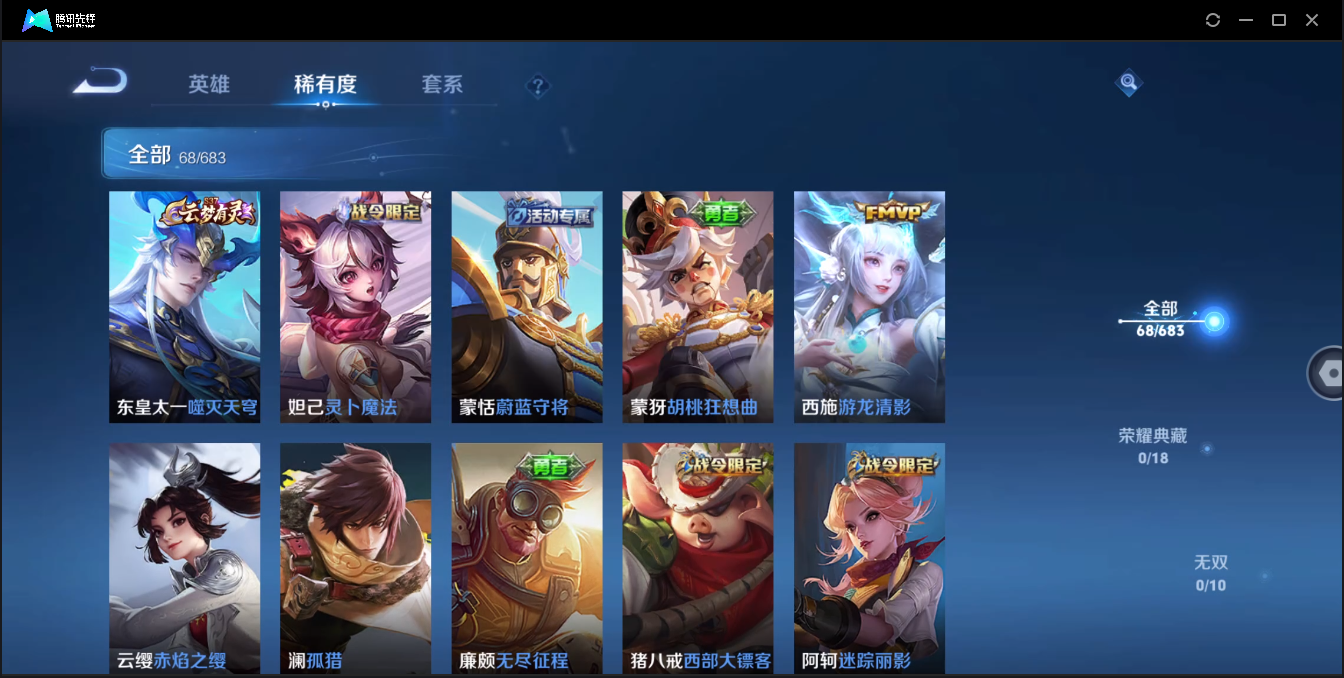Open the 套系 tab

point(442,85)
